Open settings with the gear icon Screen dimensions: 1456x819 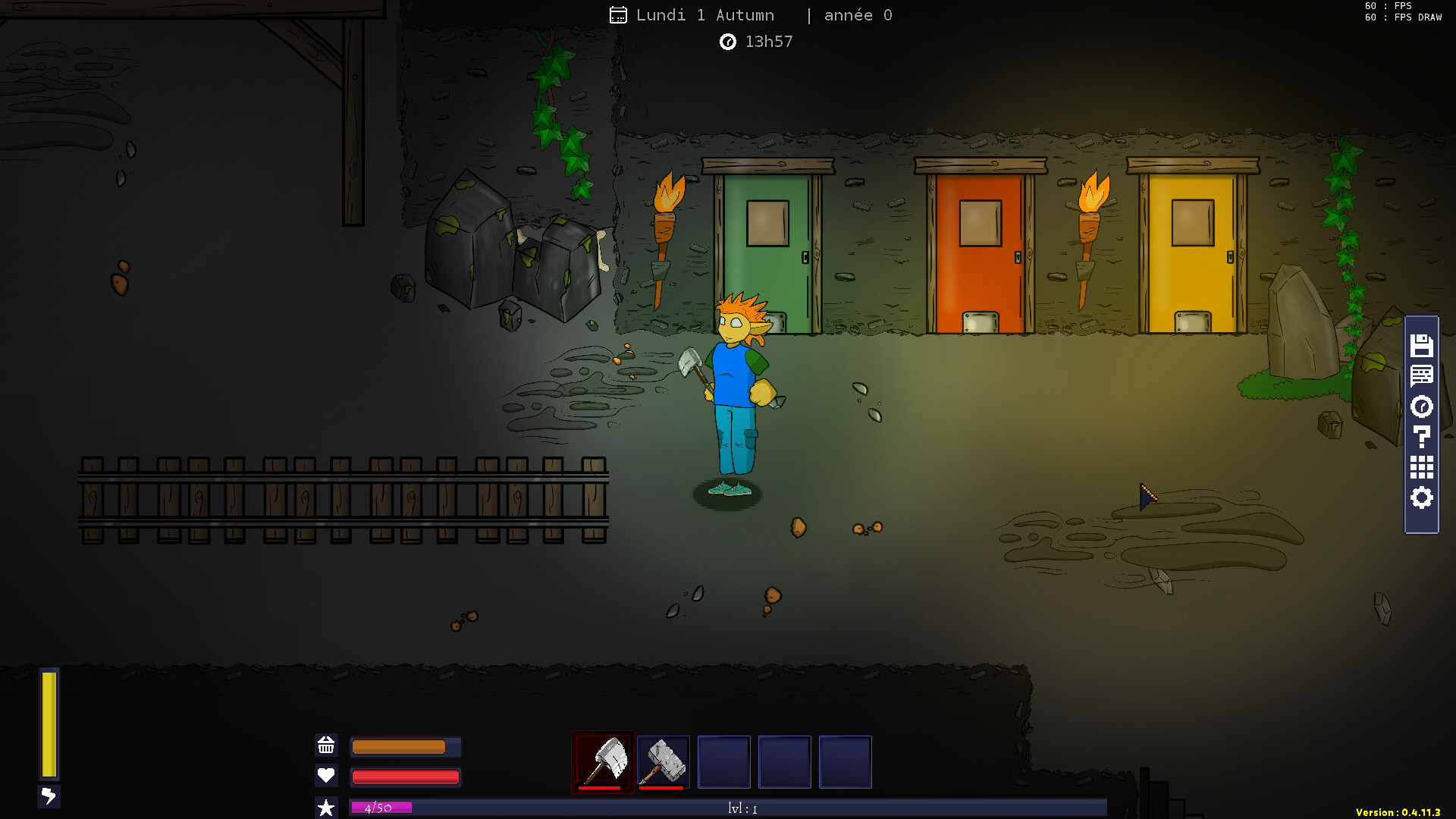click(1422, 498)
